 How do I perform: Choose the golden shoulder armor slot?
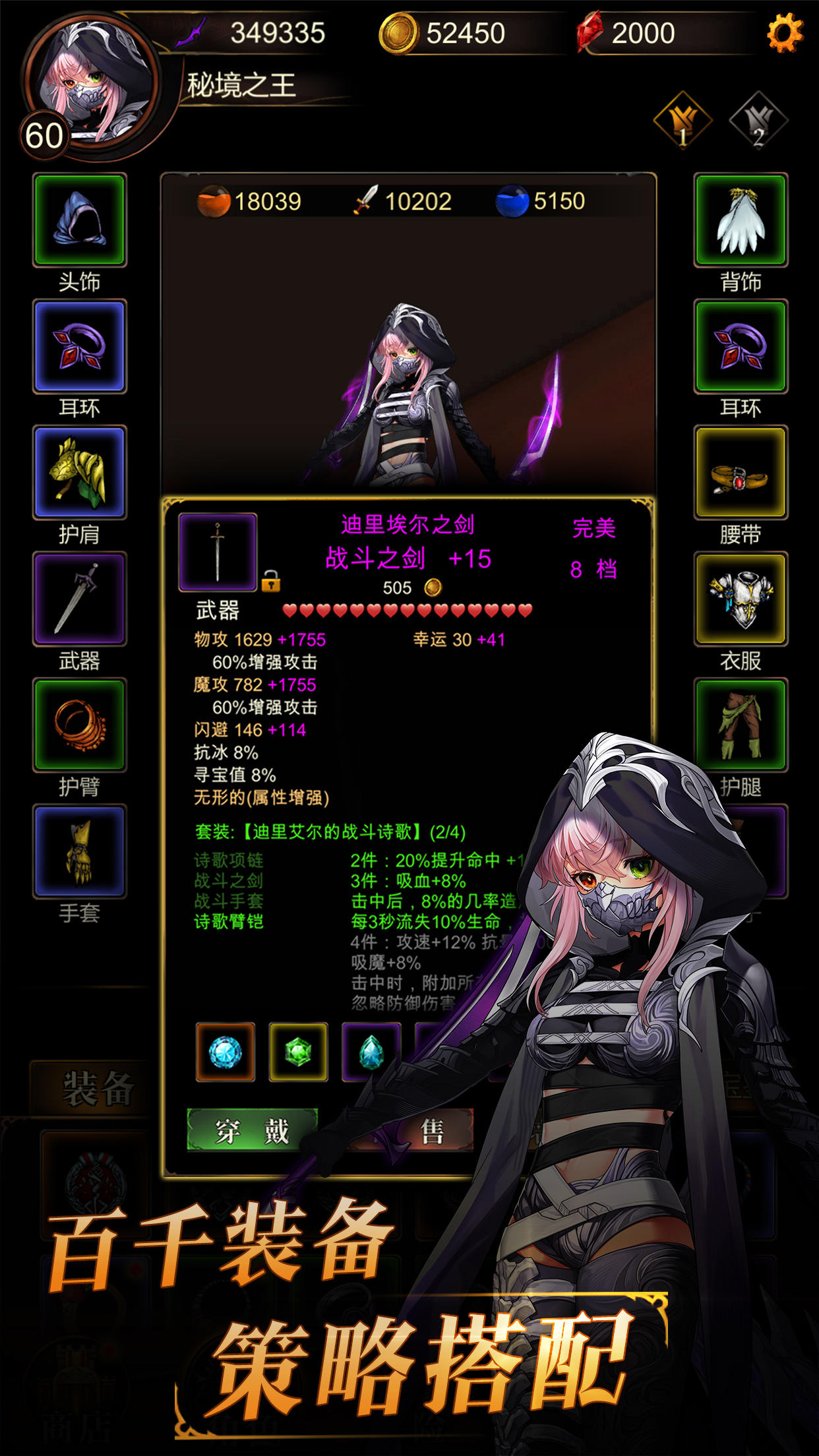coord(79,472)
